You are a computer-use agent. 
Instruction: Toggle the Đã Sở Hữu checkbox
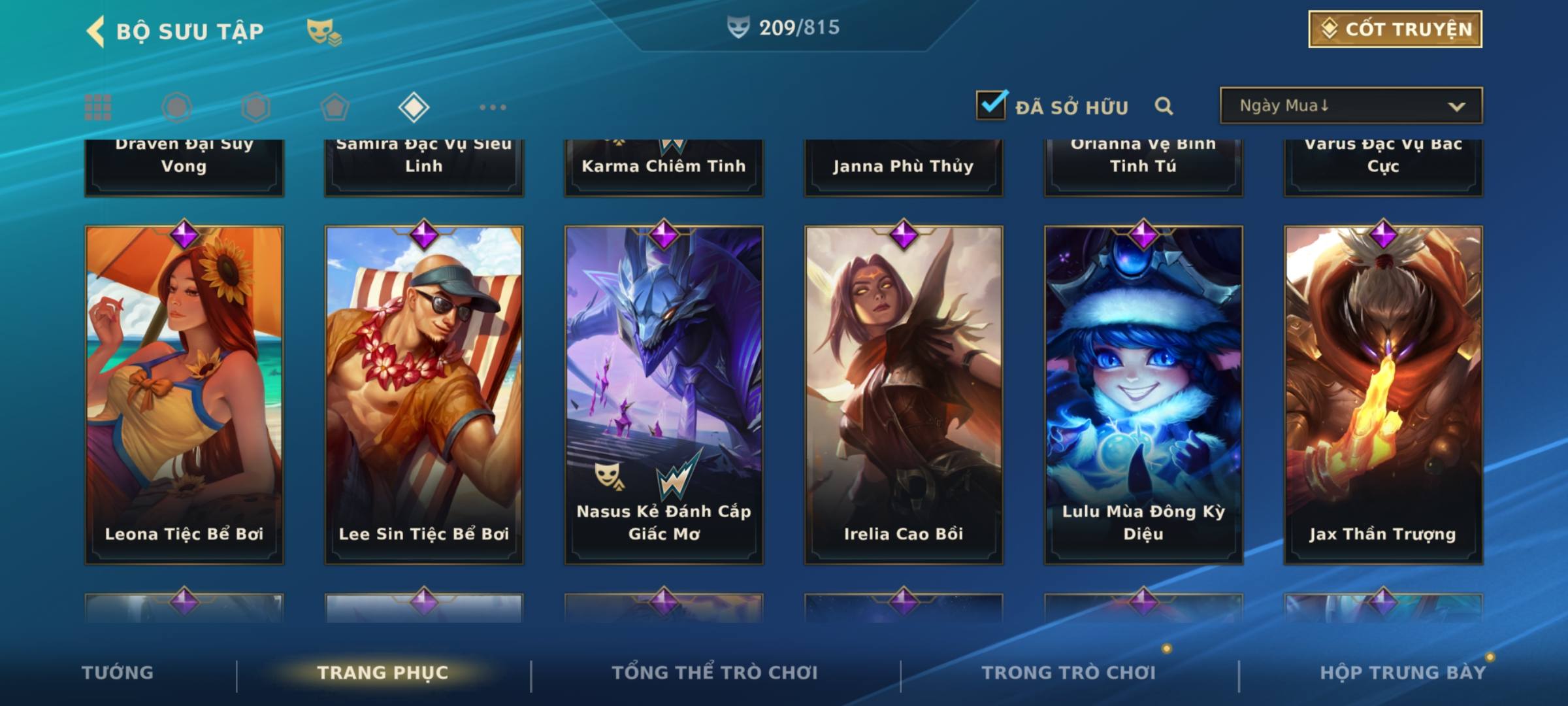[991, 105]
